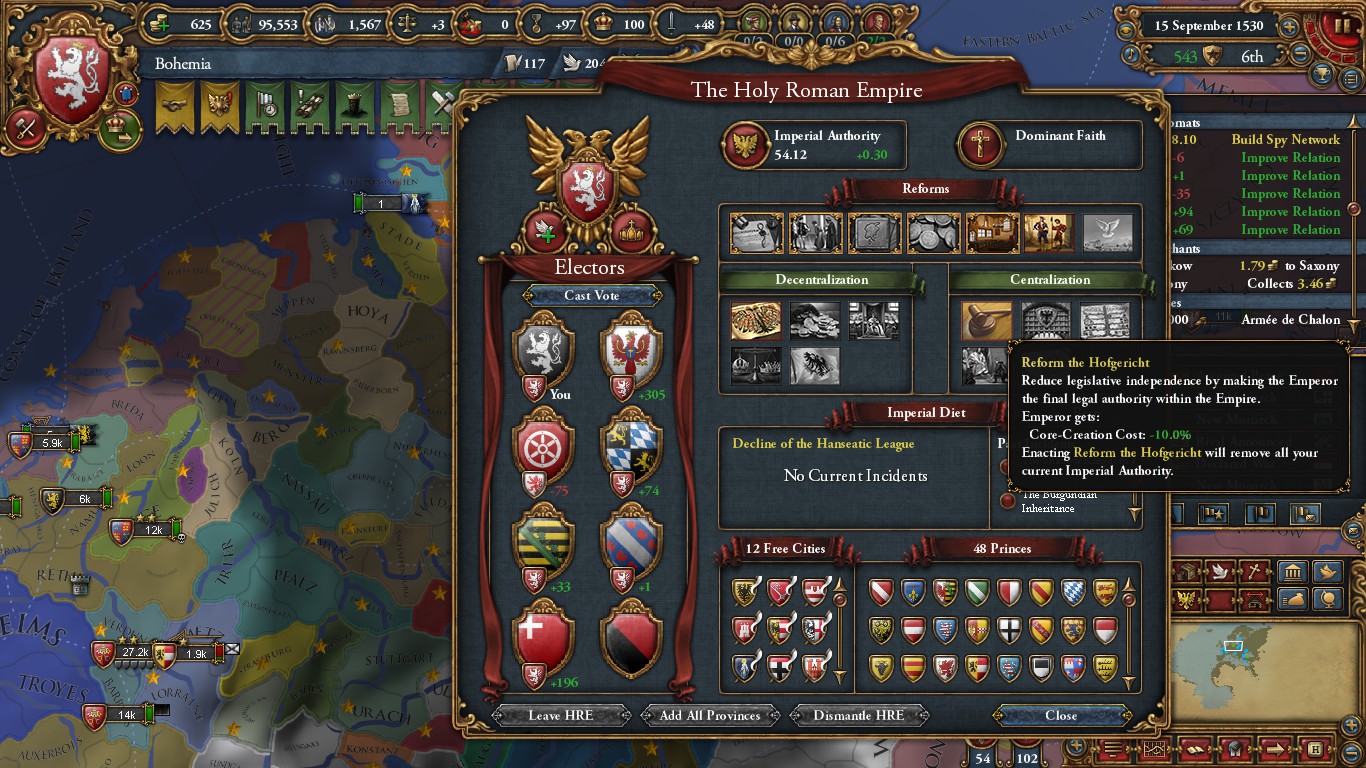Pause the game with the pause button
Viewport: 1366px width, 768px height.
(x=1338, y=26)
